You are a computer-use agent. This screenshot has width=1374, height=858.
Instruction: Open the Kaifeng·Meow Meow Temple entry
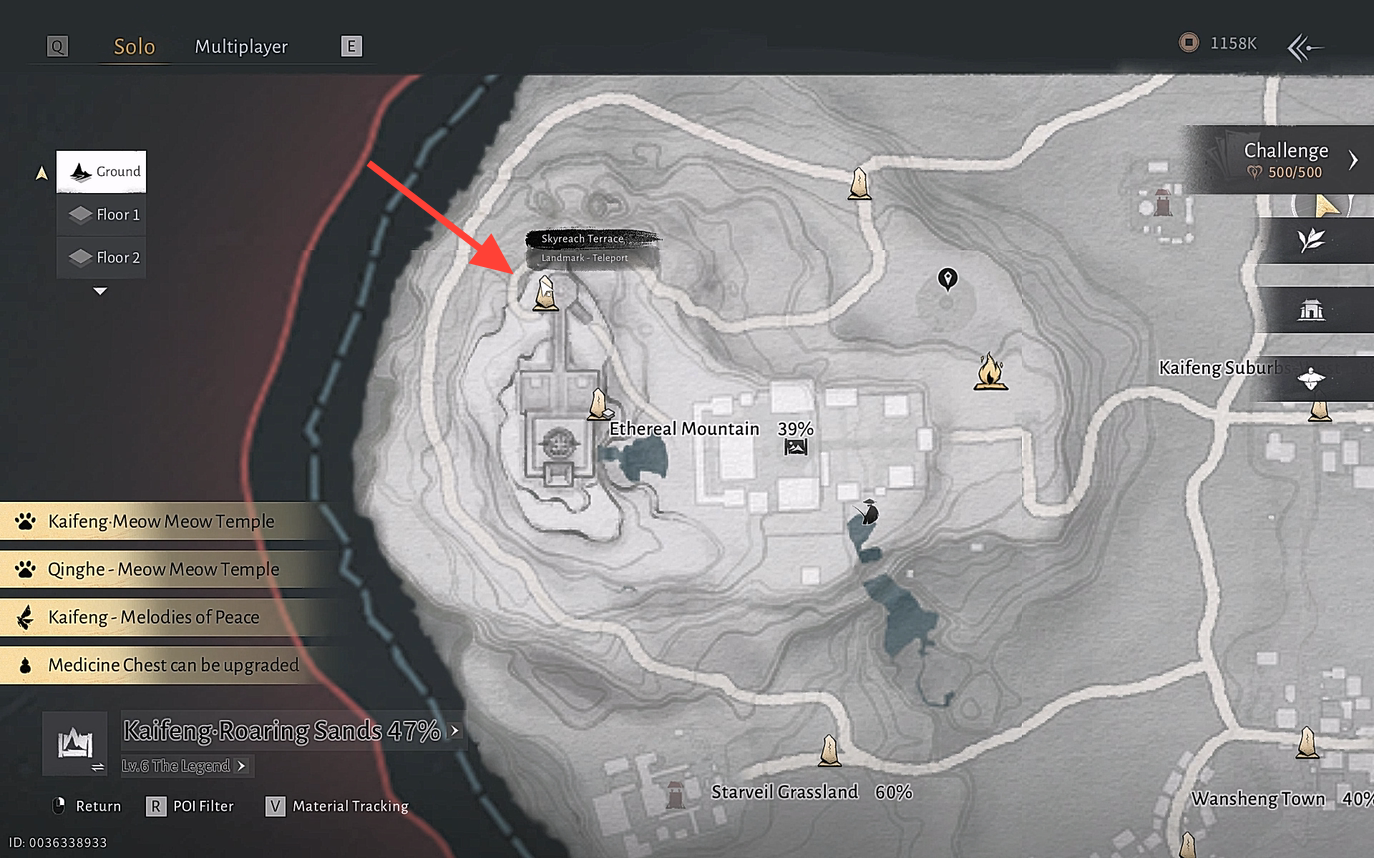pos(160,521)
